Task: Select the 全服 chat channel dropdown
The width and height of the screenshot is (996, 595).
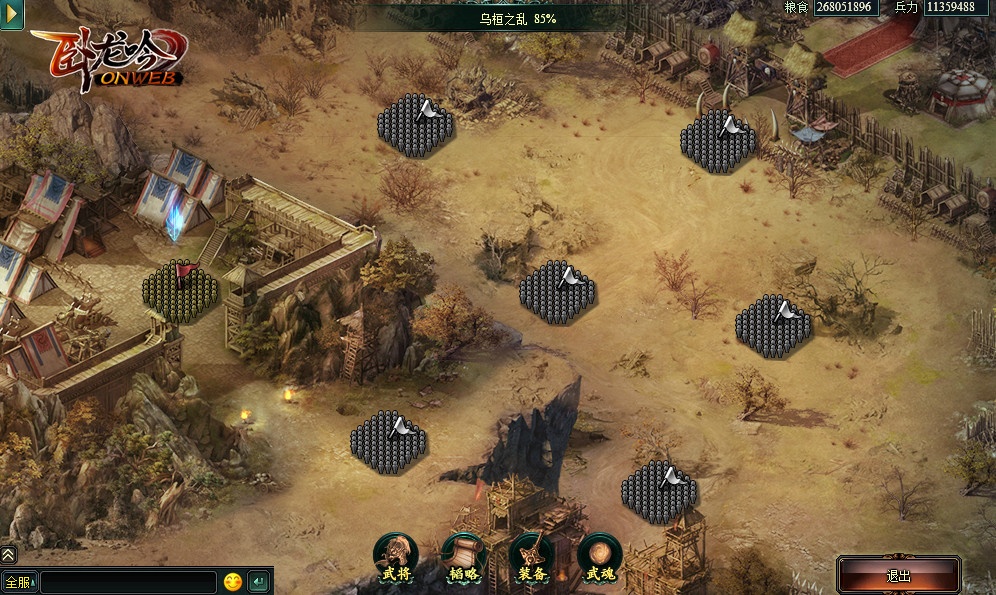Action: pos(19,581)
